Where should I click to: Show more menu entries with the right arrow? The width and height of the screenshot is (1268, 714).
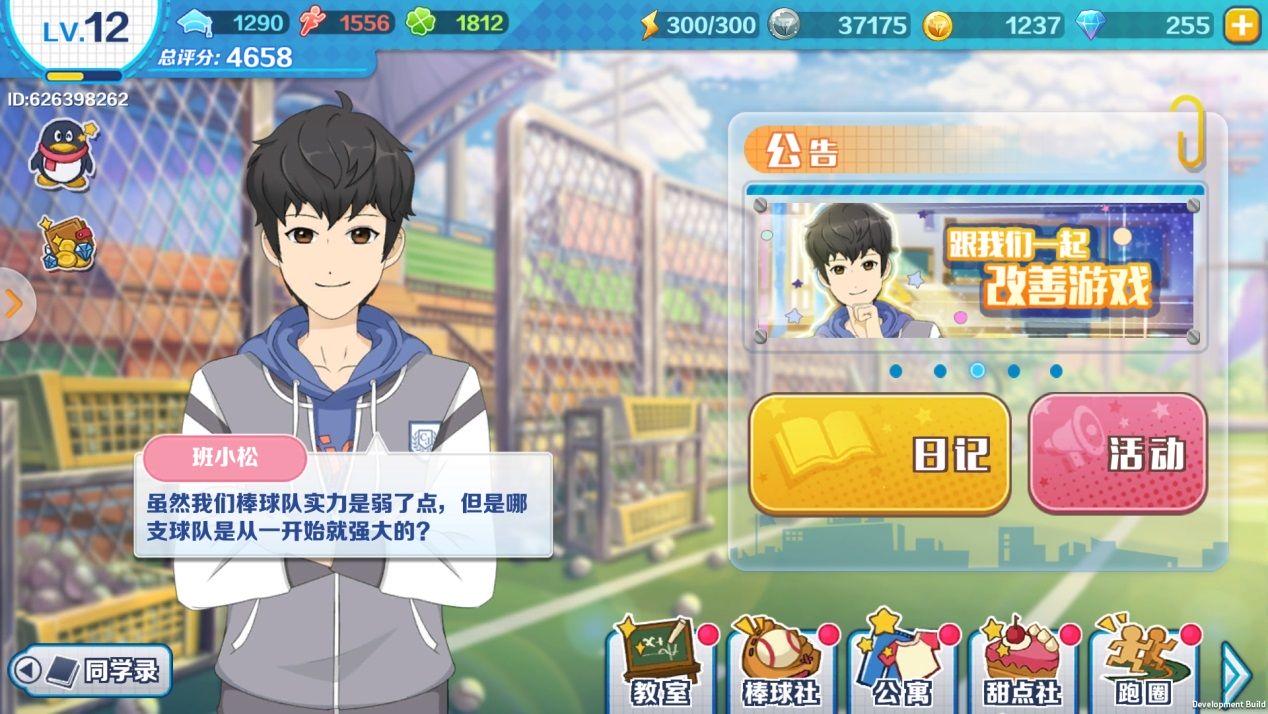(1236, 672)
